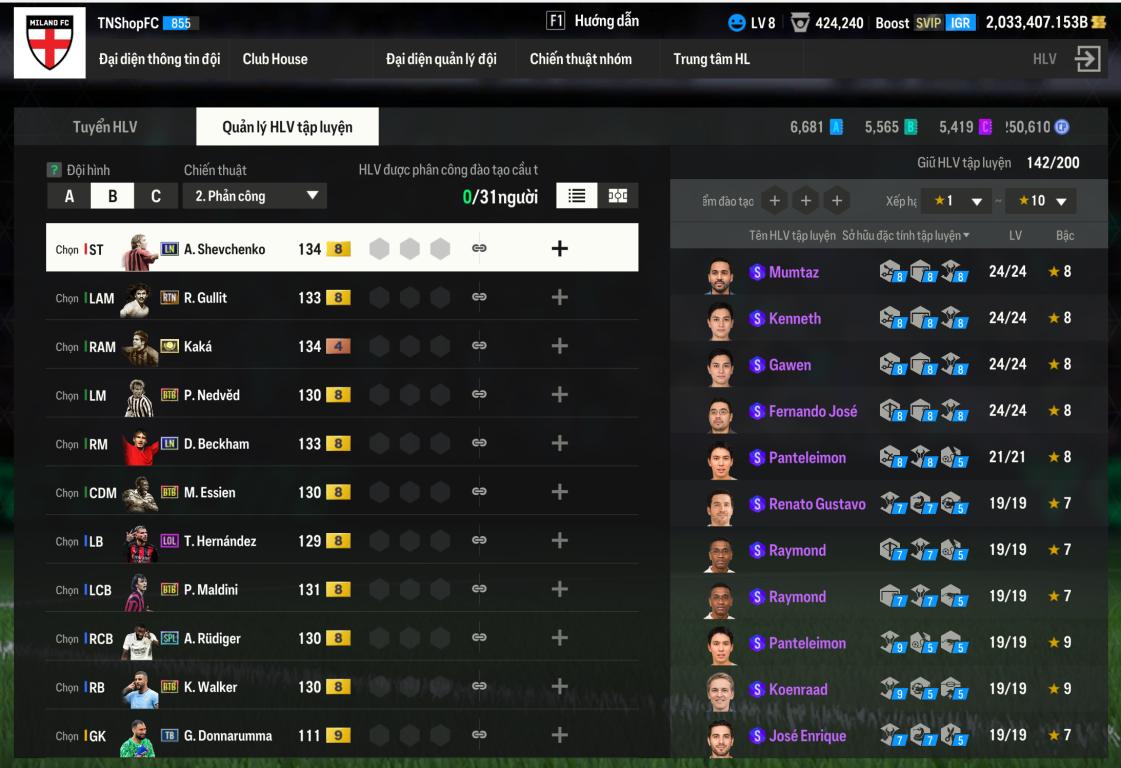Image resolution: width=1121 pixels, height=768 pixels.
Task: Add a coach to A. Shevchenko
Action: click(560, 249)
